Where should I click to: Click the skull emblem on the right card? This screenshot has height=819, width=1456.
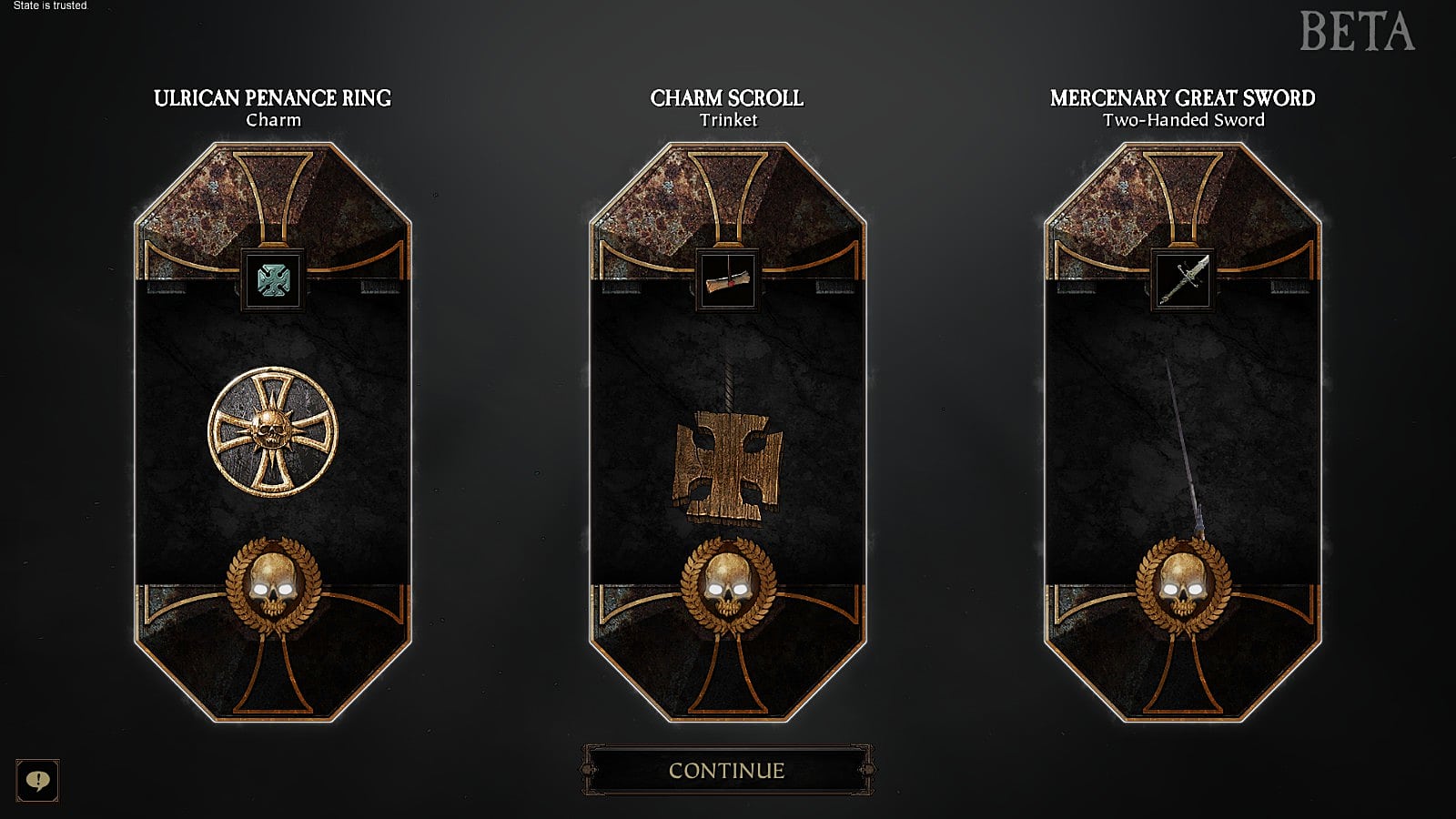click(1183, 584)
